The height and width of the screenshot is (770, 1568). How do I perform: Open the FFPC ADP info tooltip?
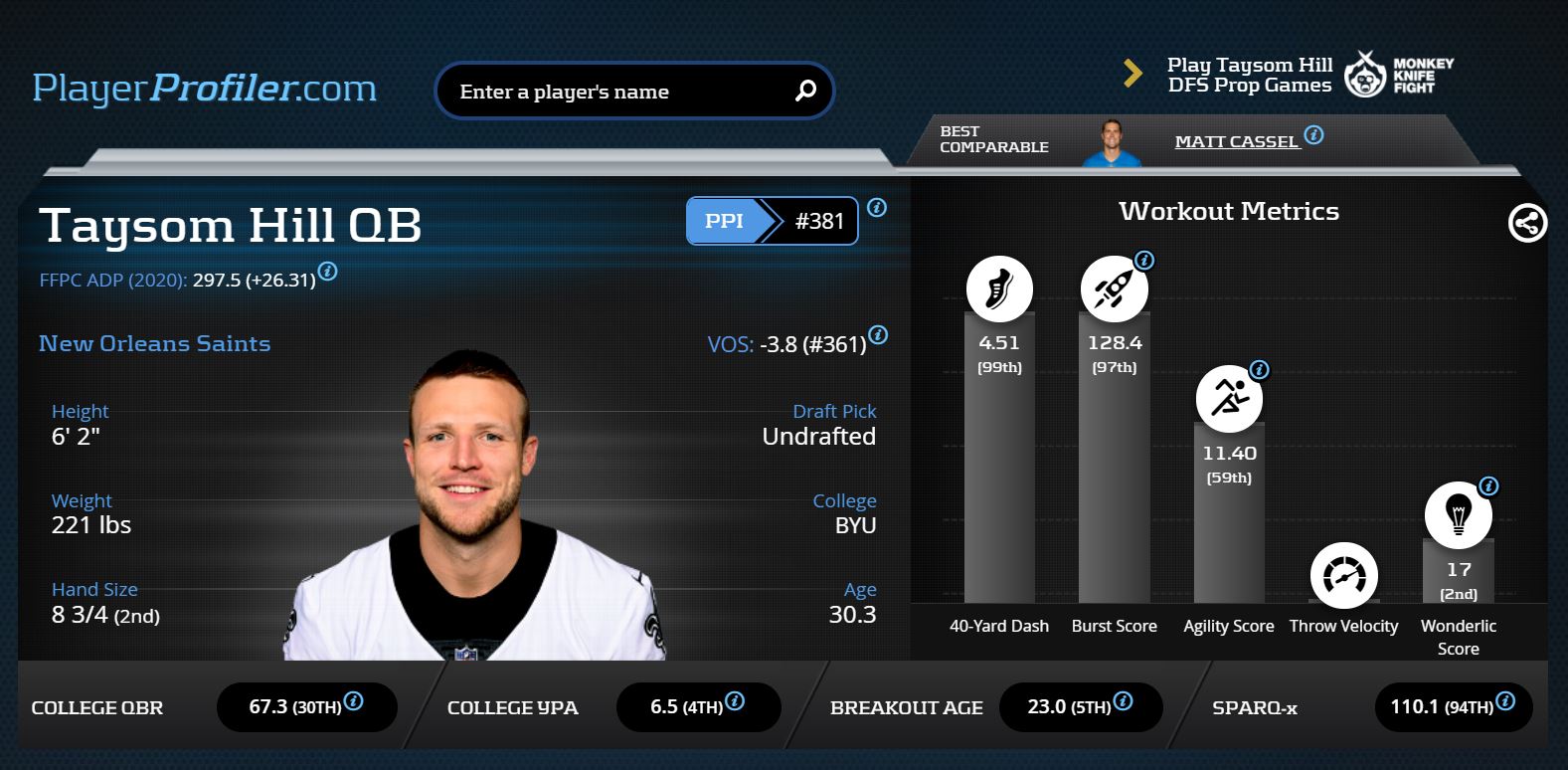click(327, 272)
